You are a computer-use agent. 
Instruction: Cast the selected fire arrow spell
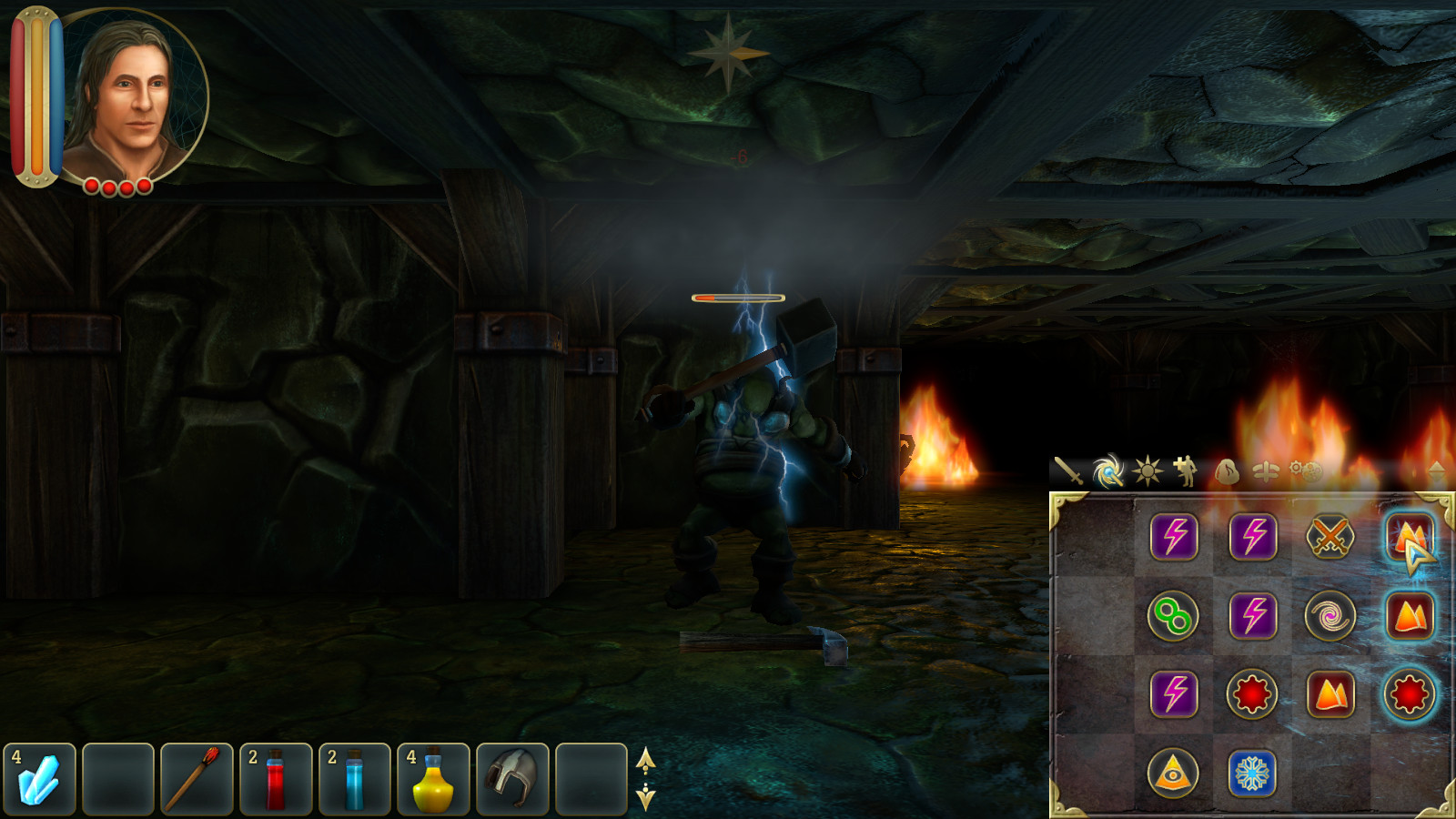(x=1409, y=536)
